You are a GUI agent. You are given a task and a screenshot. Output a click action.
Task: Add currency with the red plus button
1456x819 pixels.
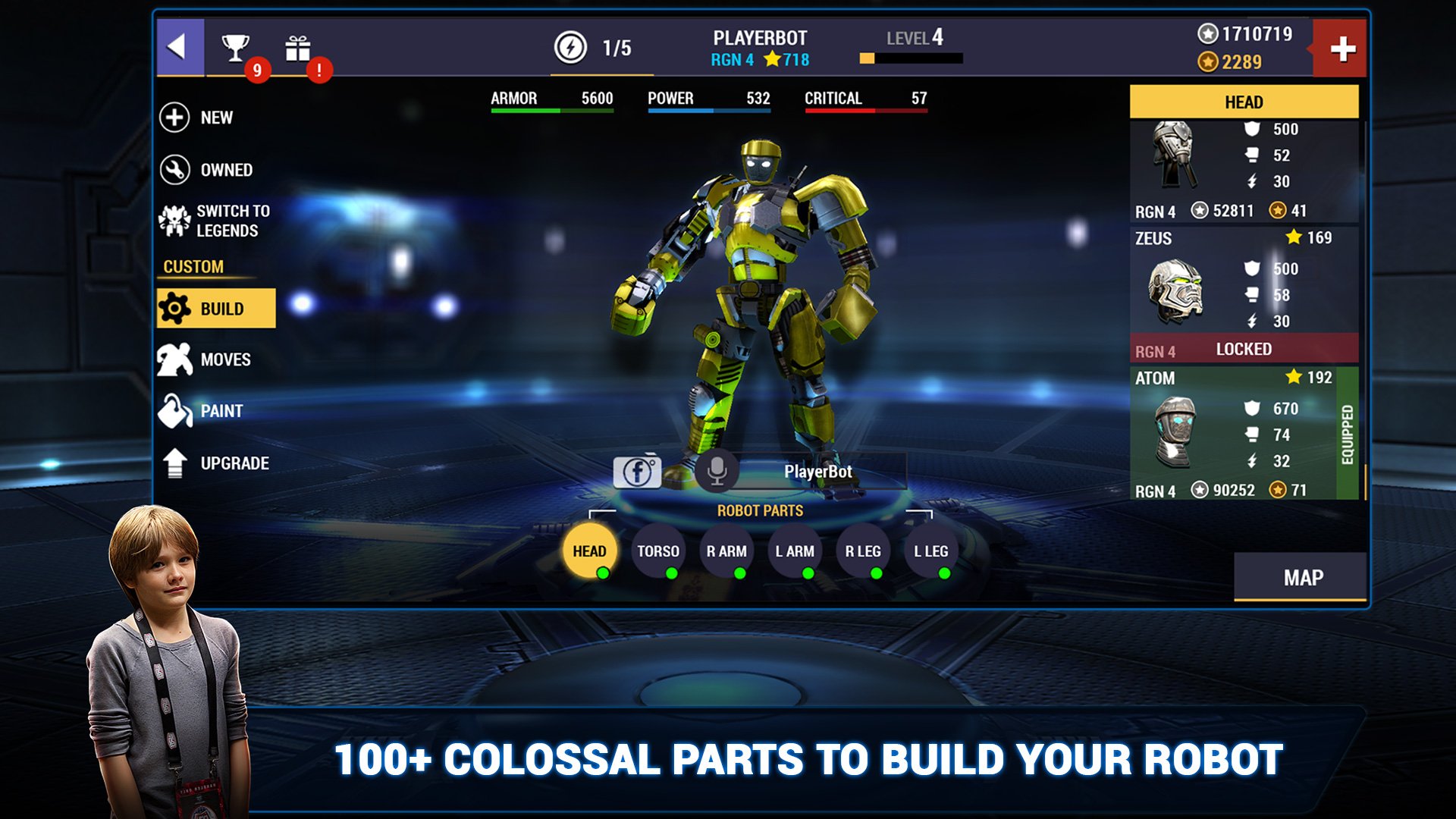click(1341, 49)
